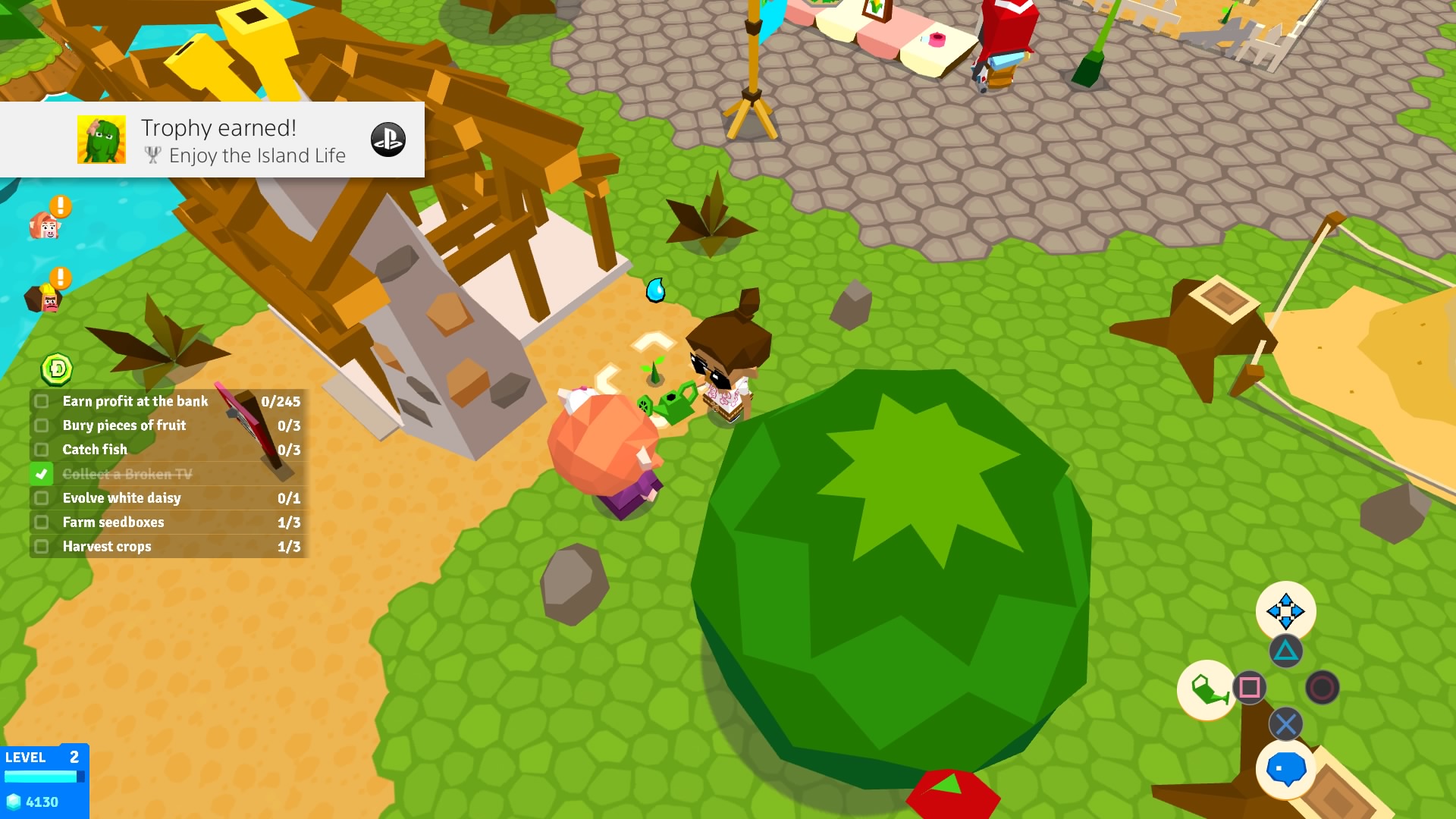
Task: Uncheck the completed Collect a Broken TV quest
Action: coord(40,474)
